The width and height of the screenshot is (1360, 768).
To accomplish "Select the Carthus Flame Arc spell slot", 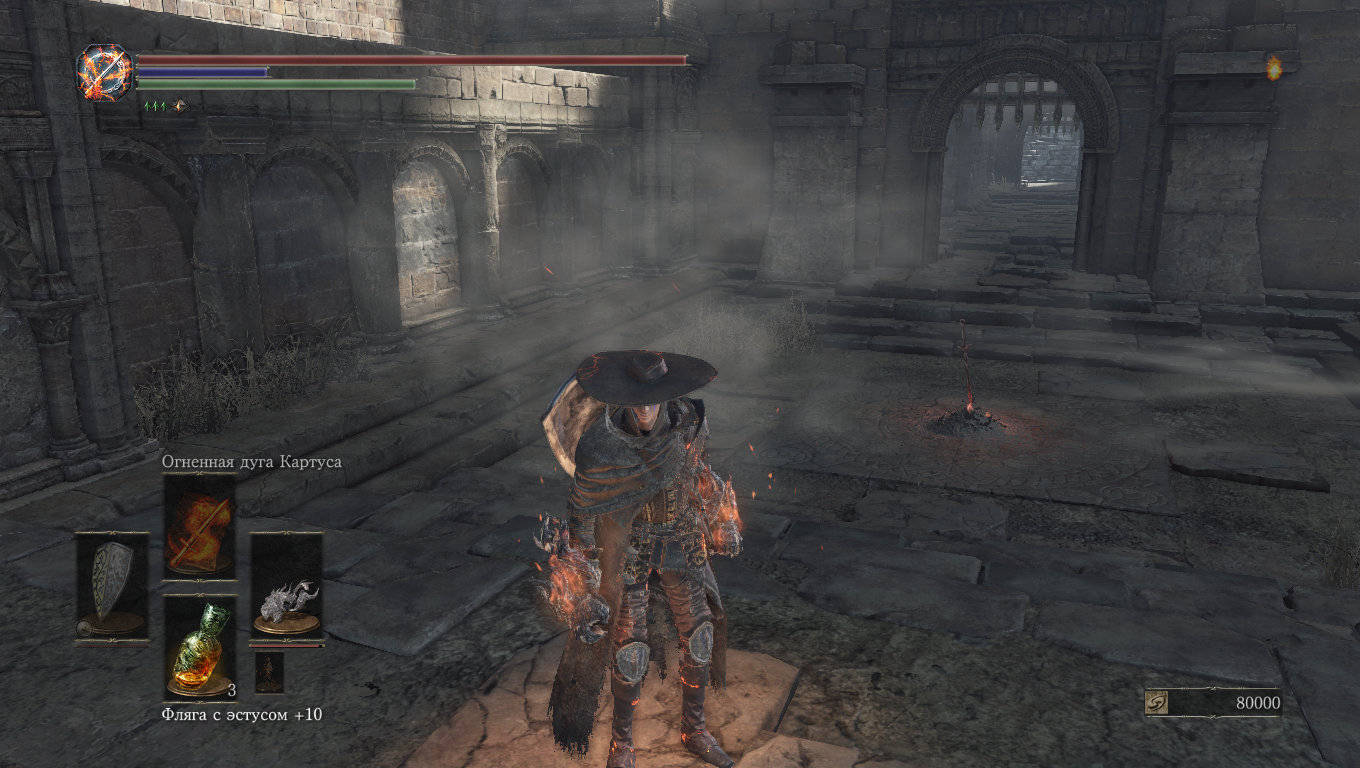I will (x=199, y=524).
